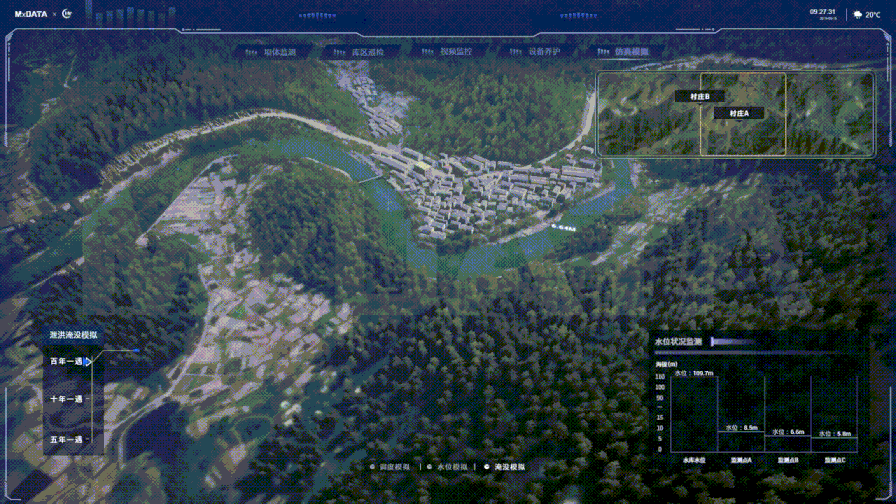896x504 pixels.
Task: Open the weather icon showing 20°C
Action: (858, 15)
